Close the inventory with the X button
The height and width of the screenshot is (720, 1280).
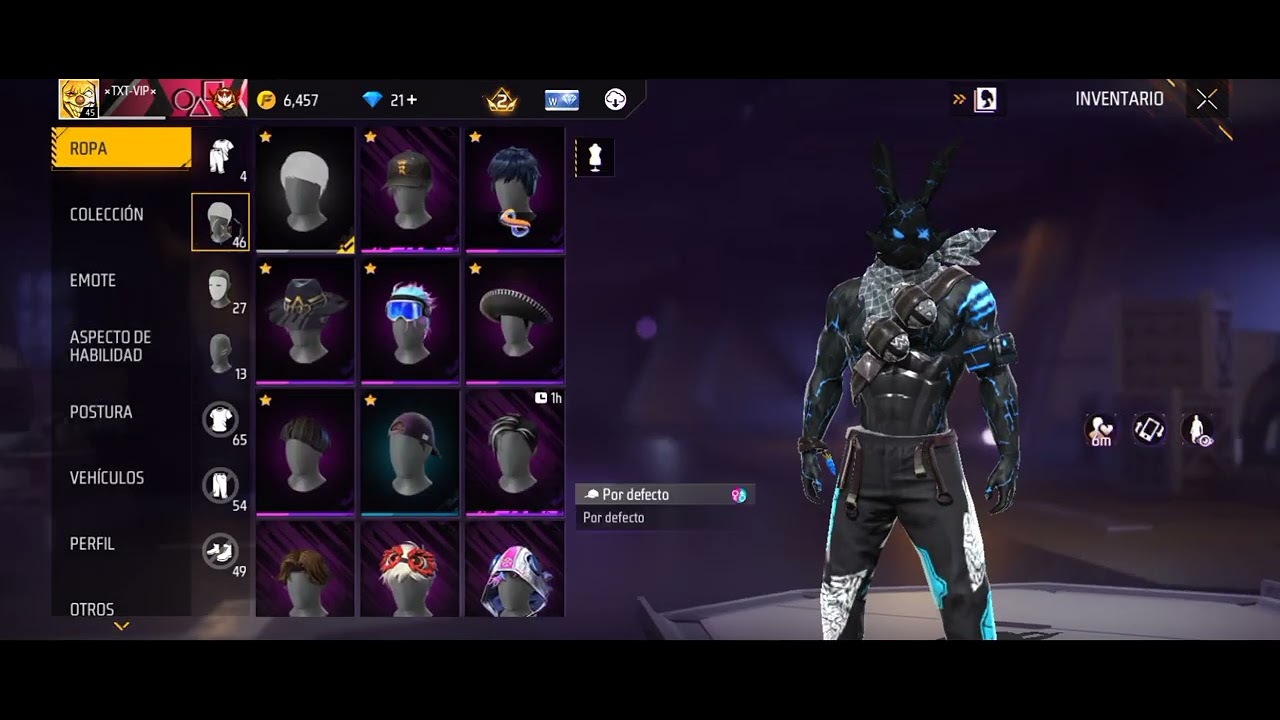[1207, 99]
